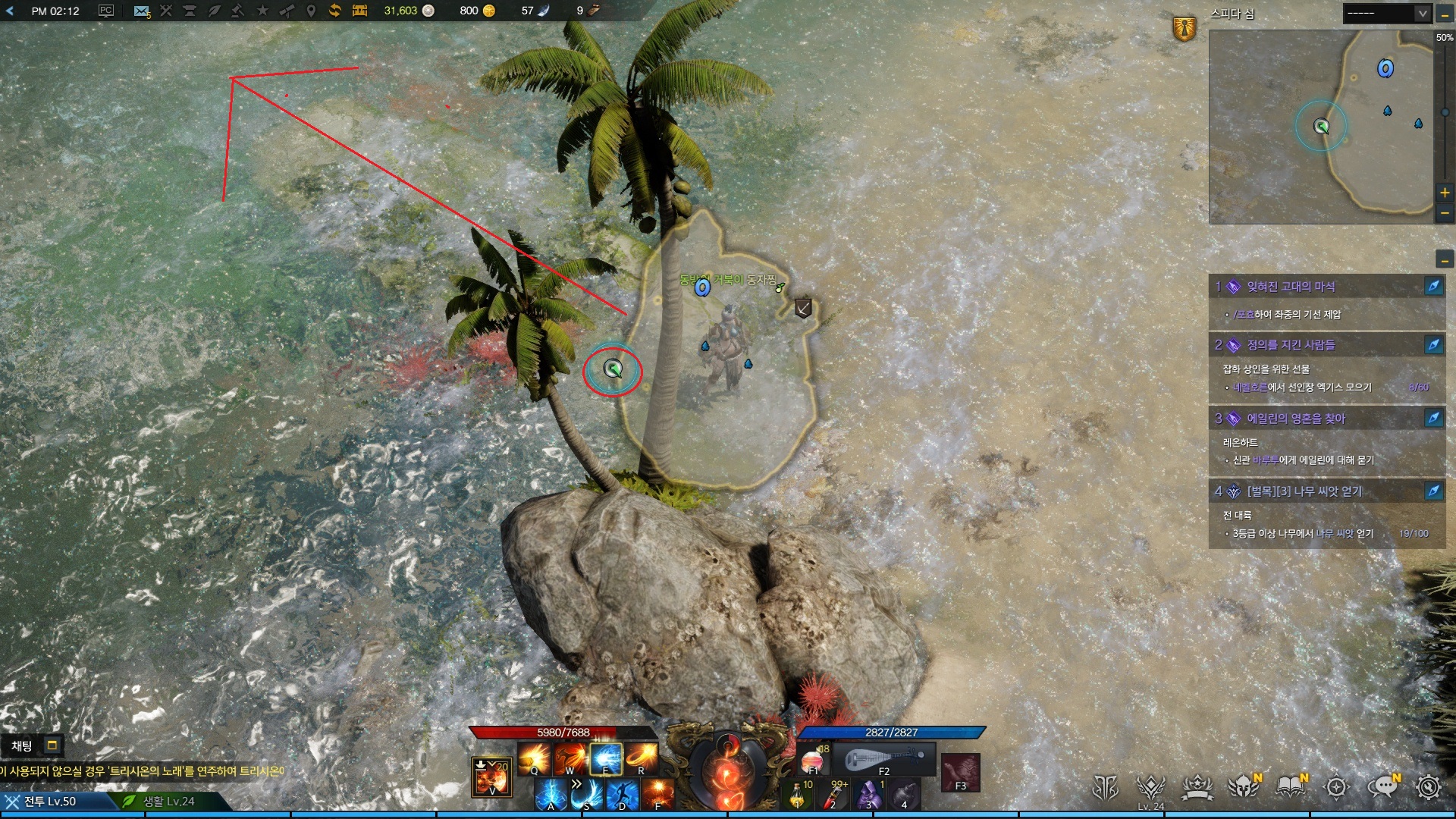Open the minimap channel dropdown
Viewport: 1456px width, 819px height.
pyautogui.click(x=1422, y=13)
